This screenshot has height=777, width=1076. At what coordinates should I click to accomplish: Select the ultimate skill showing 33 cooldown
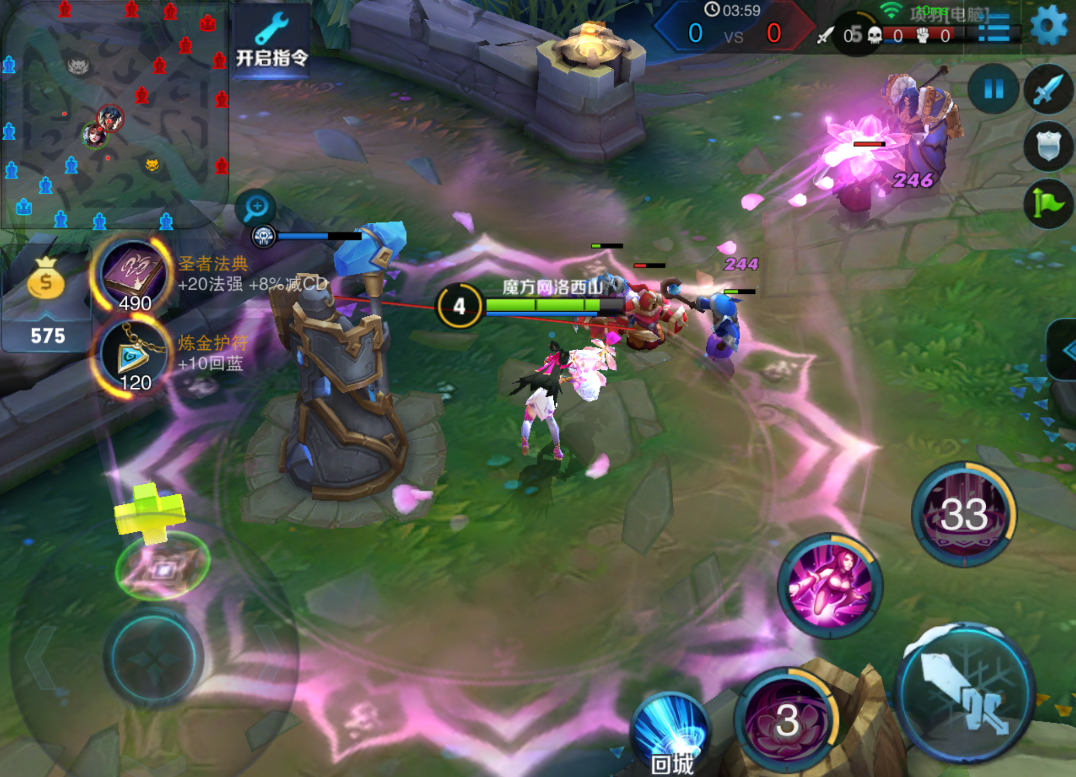[964, 513]
